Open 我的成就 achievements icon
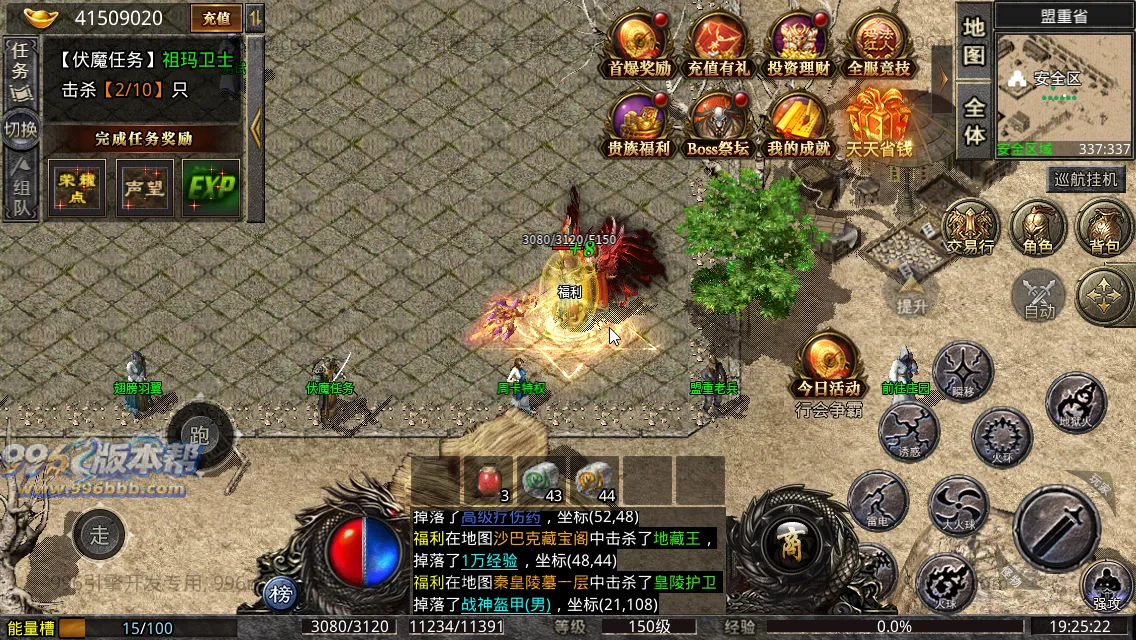Screen dimensions: 1136x640 point(798,122)
